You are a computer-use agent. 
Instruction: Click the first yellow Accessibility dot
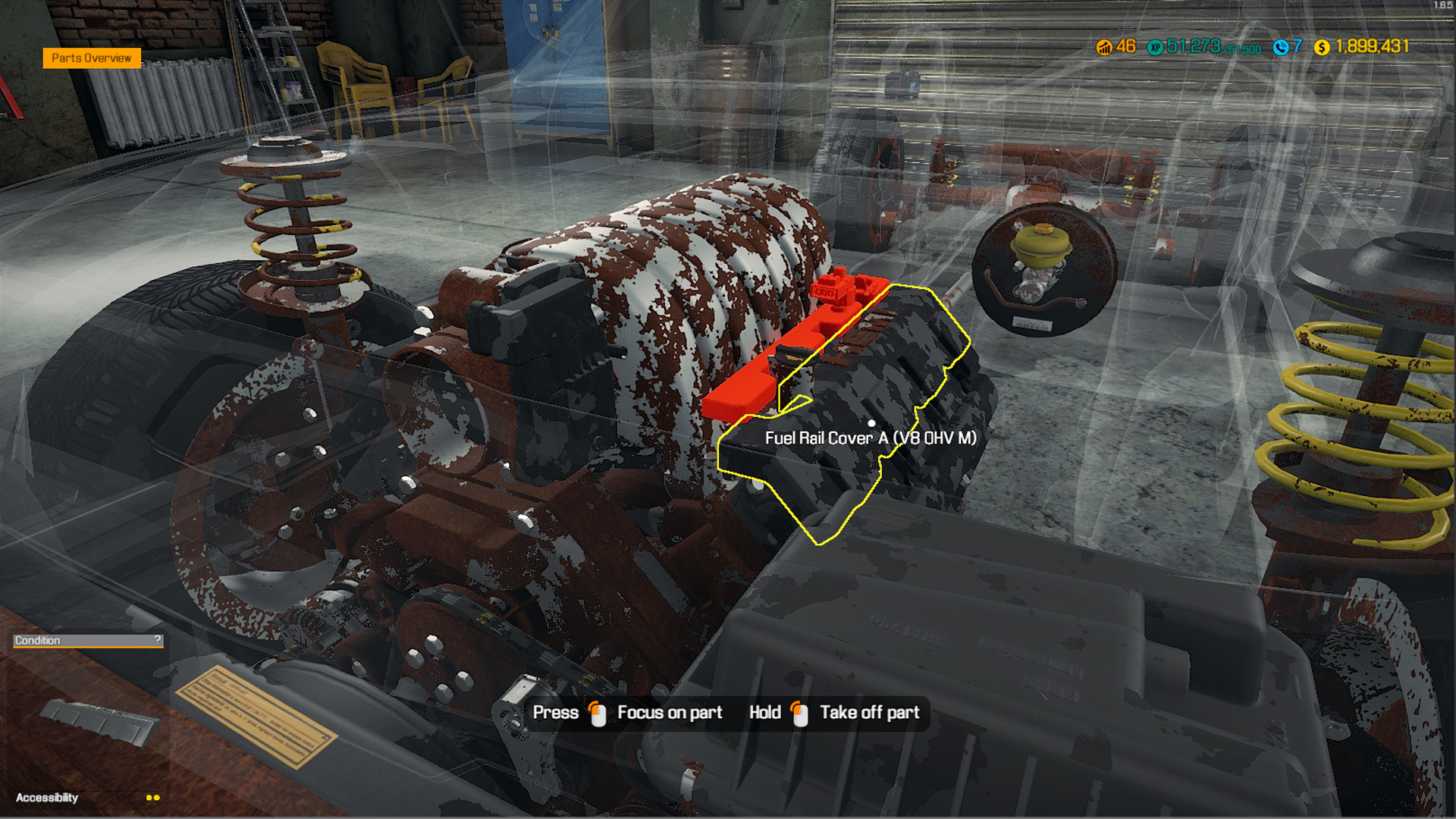pyautogui.click(x=149, y=797)
